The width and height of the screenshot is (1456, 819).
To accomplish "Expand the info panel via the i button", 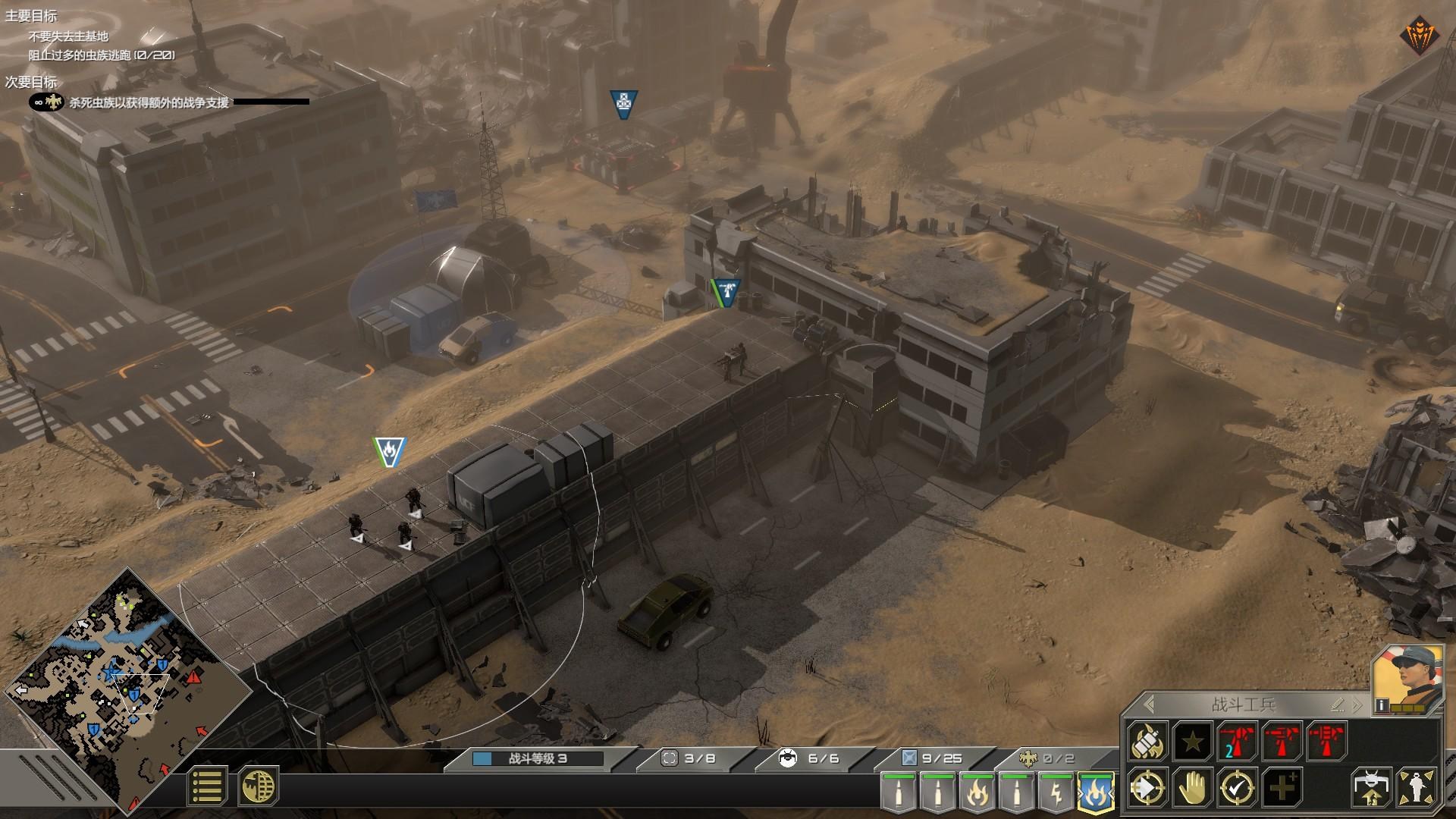I will tap(1381, 705).
